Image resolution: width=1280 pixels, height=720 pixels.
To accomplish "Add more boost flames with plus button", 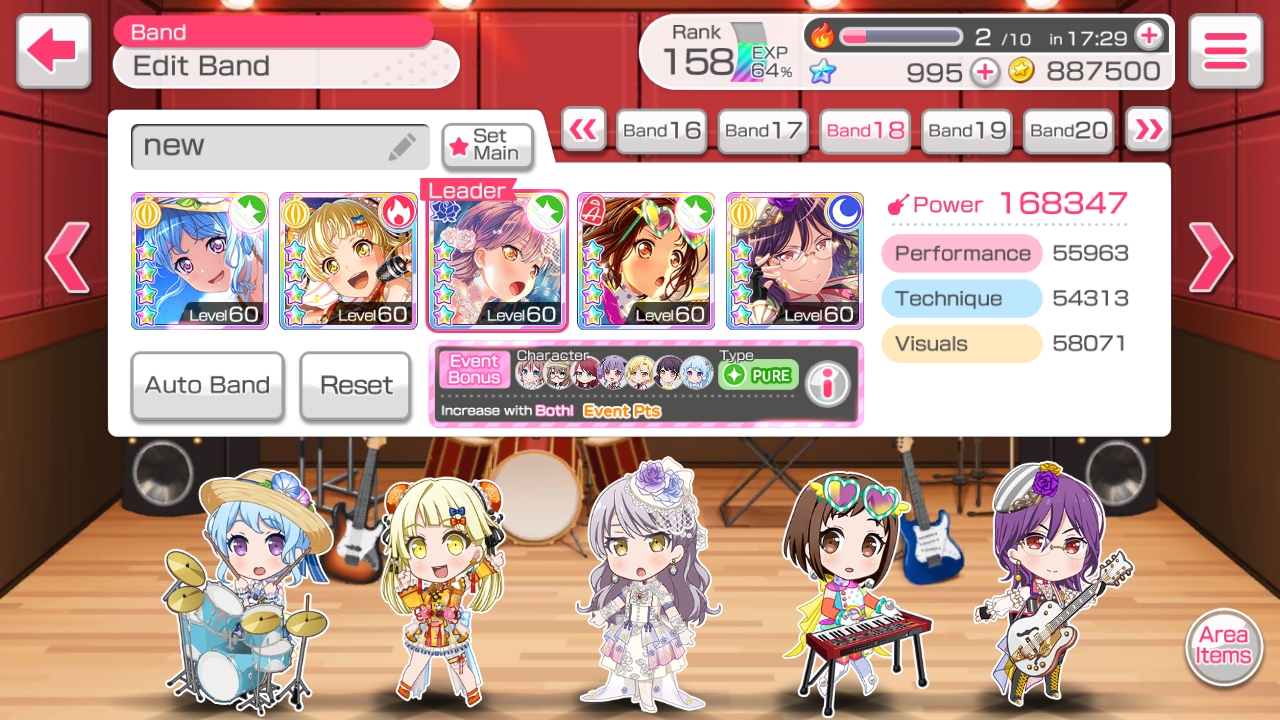I will pyautogui.click(x=1149, y=37).
